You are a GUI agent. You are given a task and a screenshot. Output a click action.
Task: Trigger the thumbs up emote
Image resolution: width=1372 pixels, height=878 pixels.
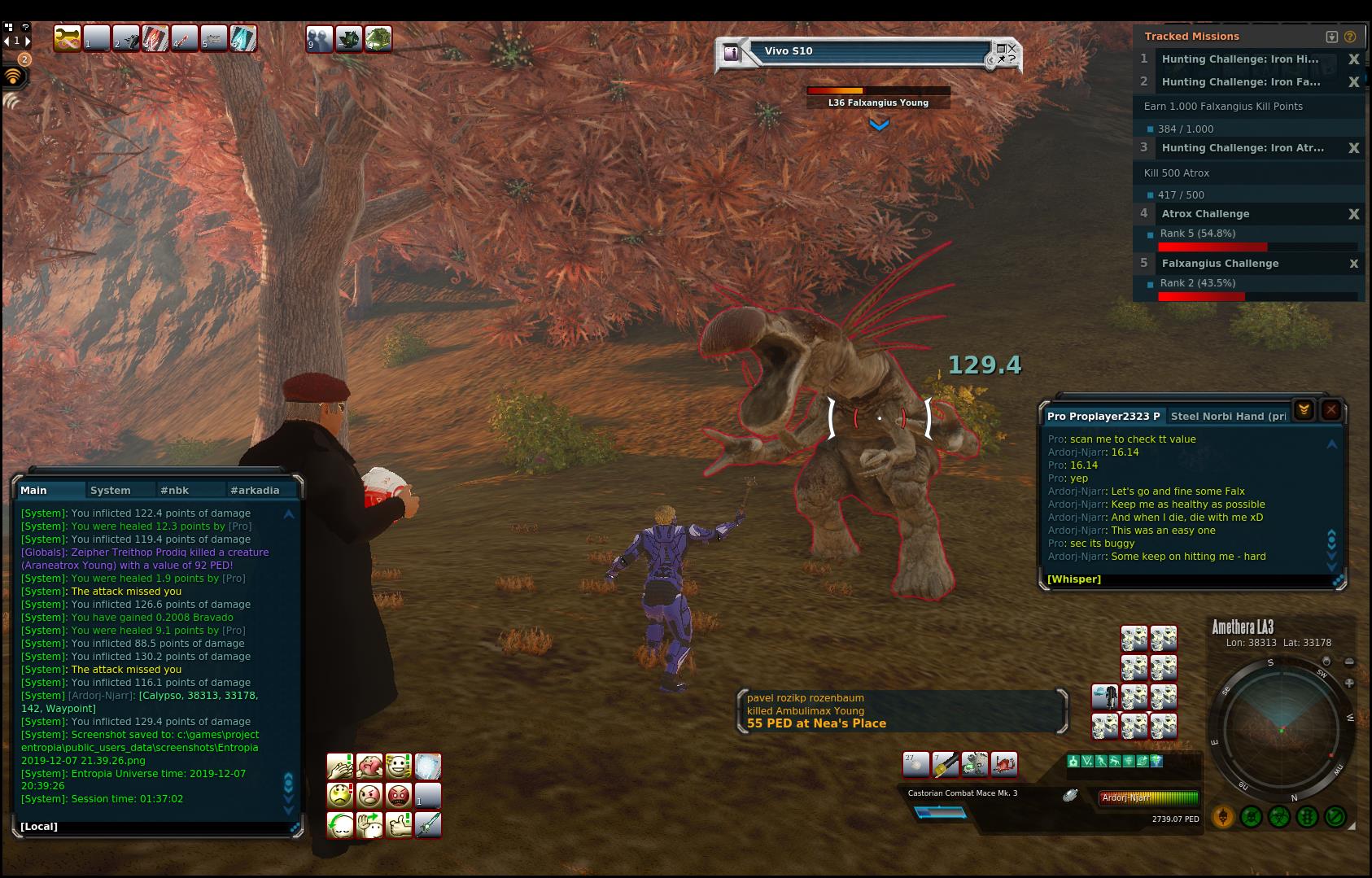398,824
